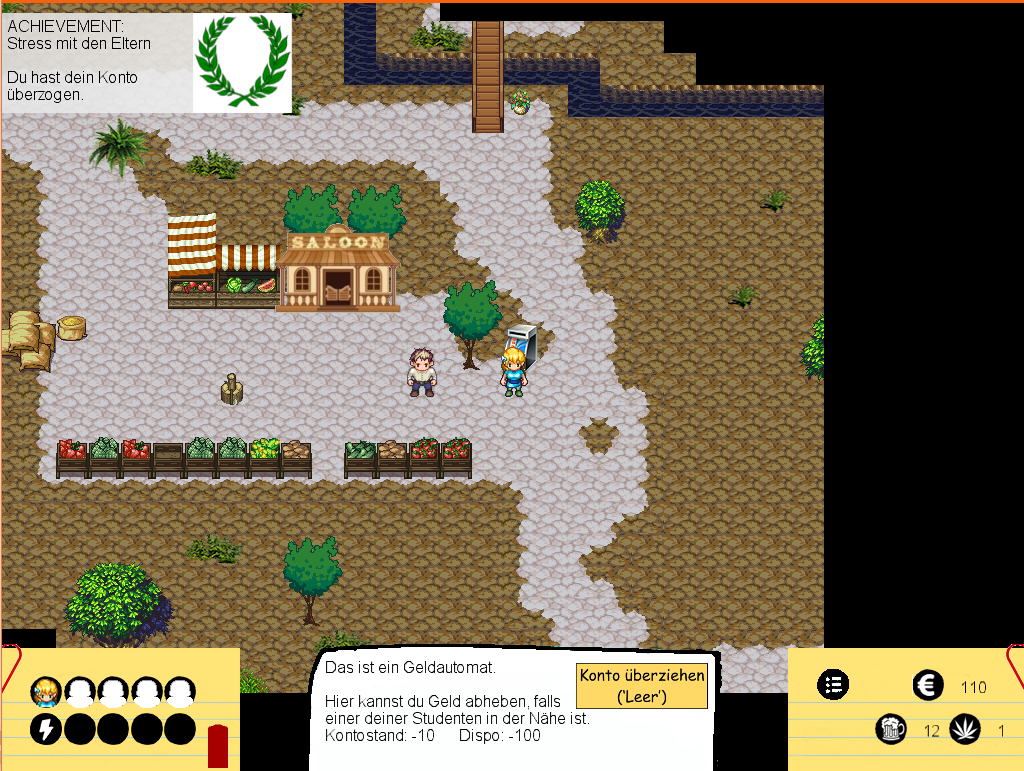Select the beer mug icon
The image size is (1024, 771).
891,729
